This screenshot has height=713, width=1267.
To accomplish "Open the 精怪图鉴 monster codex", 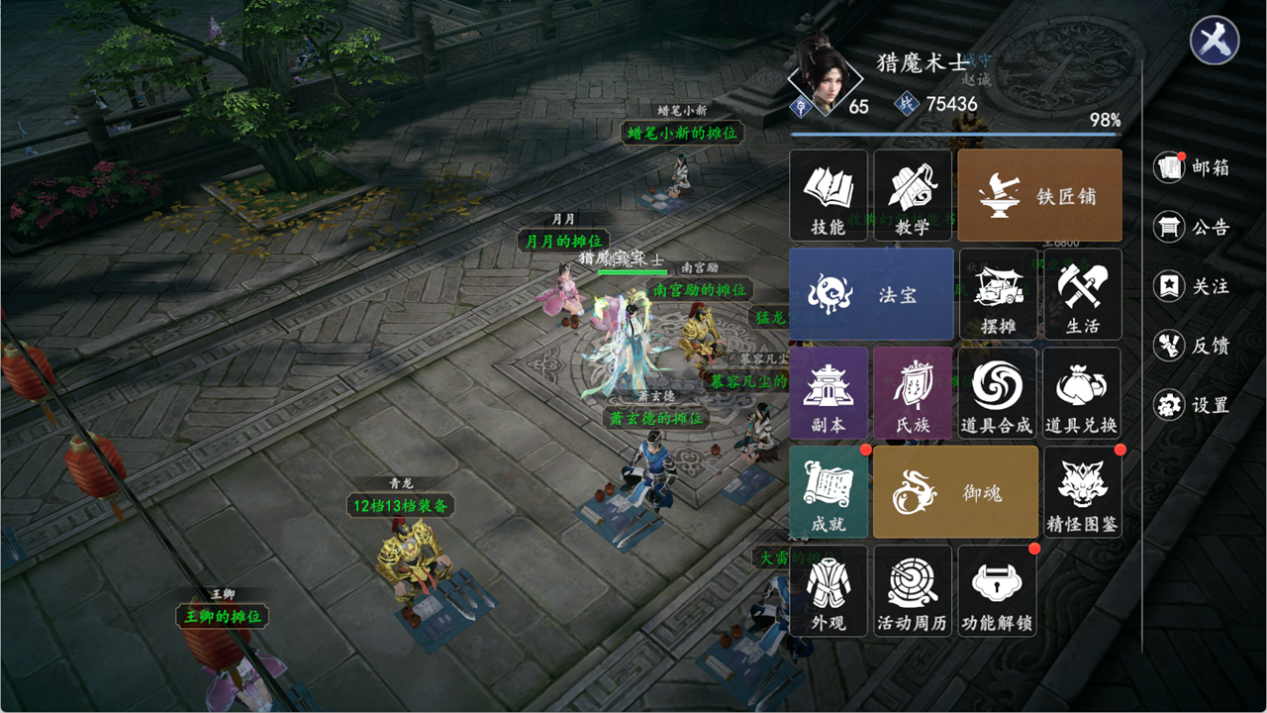I will pos(1082,491).
